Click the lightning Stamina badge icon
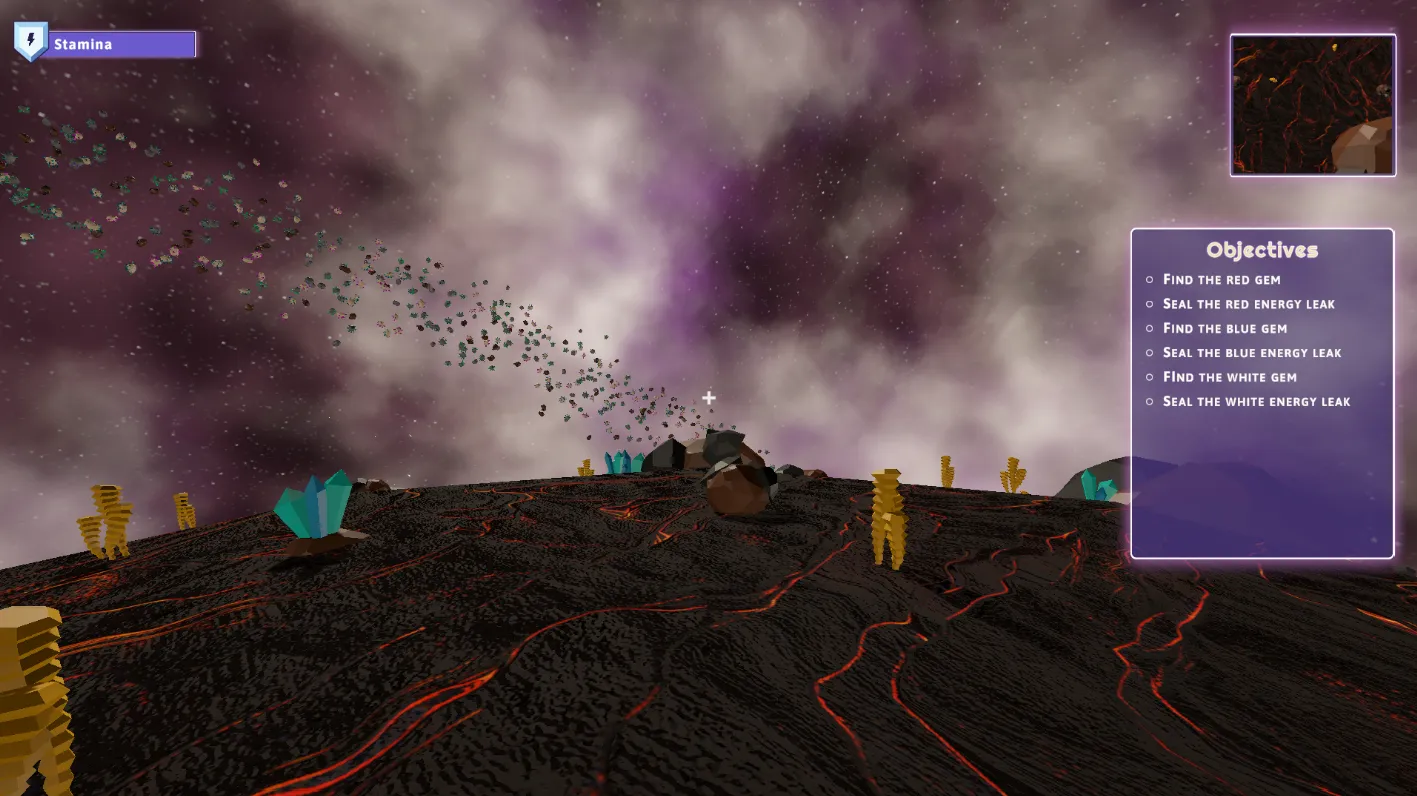The height and width of the screenshot is (796, 1417). click(30, 41)
